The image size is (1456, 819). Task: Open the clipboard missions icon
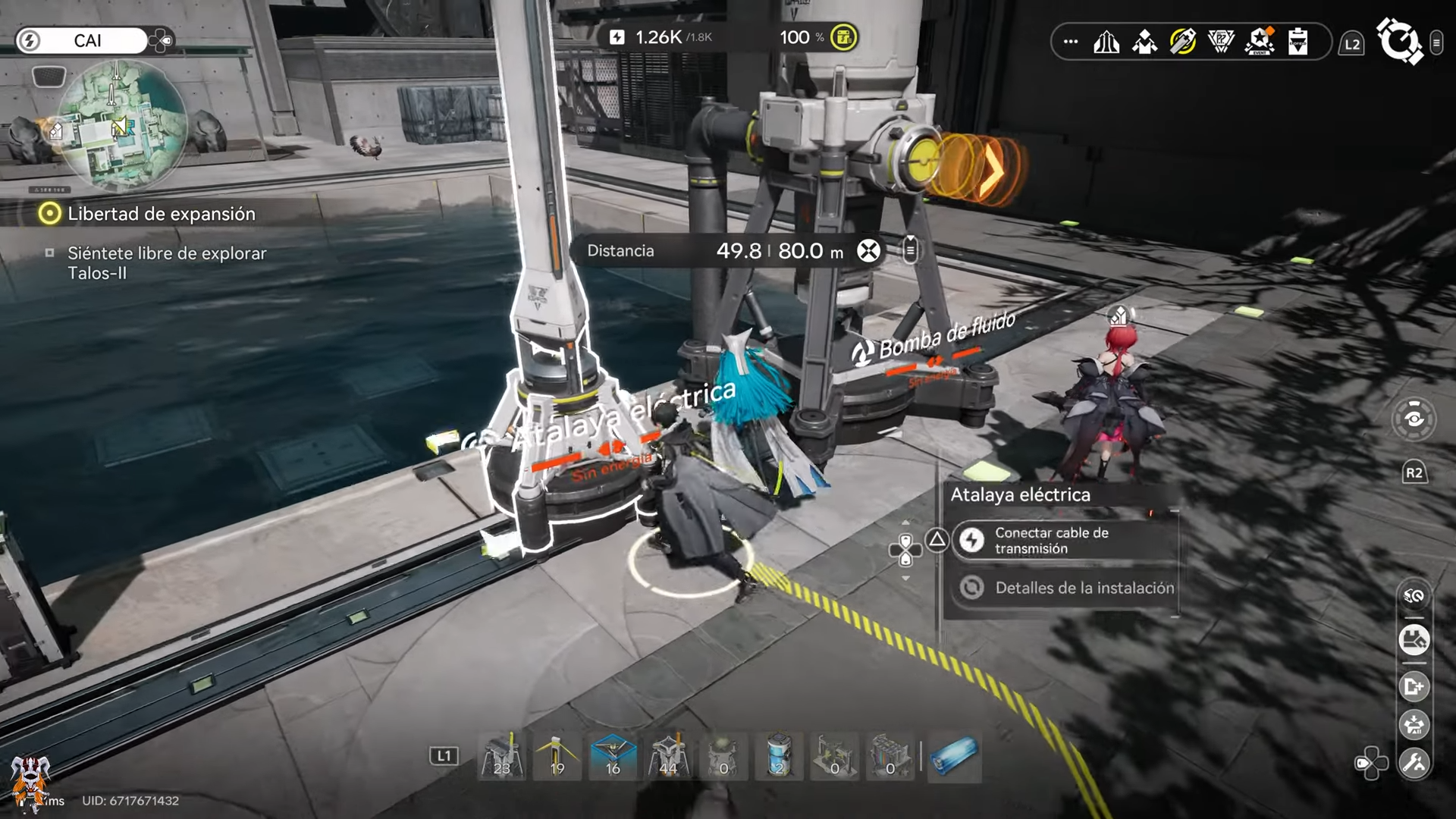pyautogui.click(x=1298, y=42)
